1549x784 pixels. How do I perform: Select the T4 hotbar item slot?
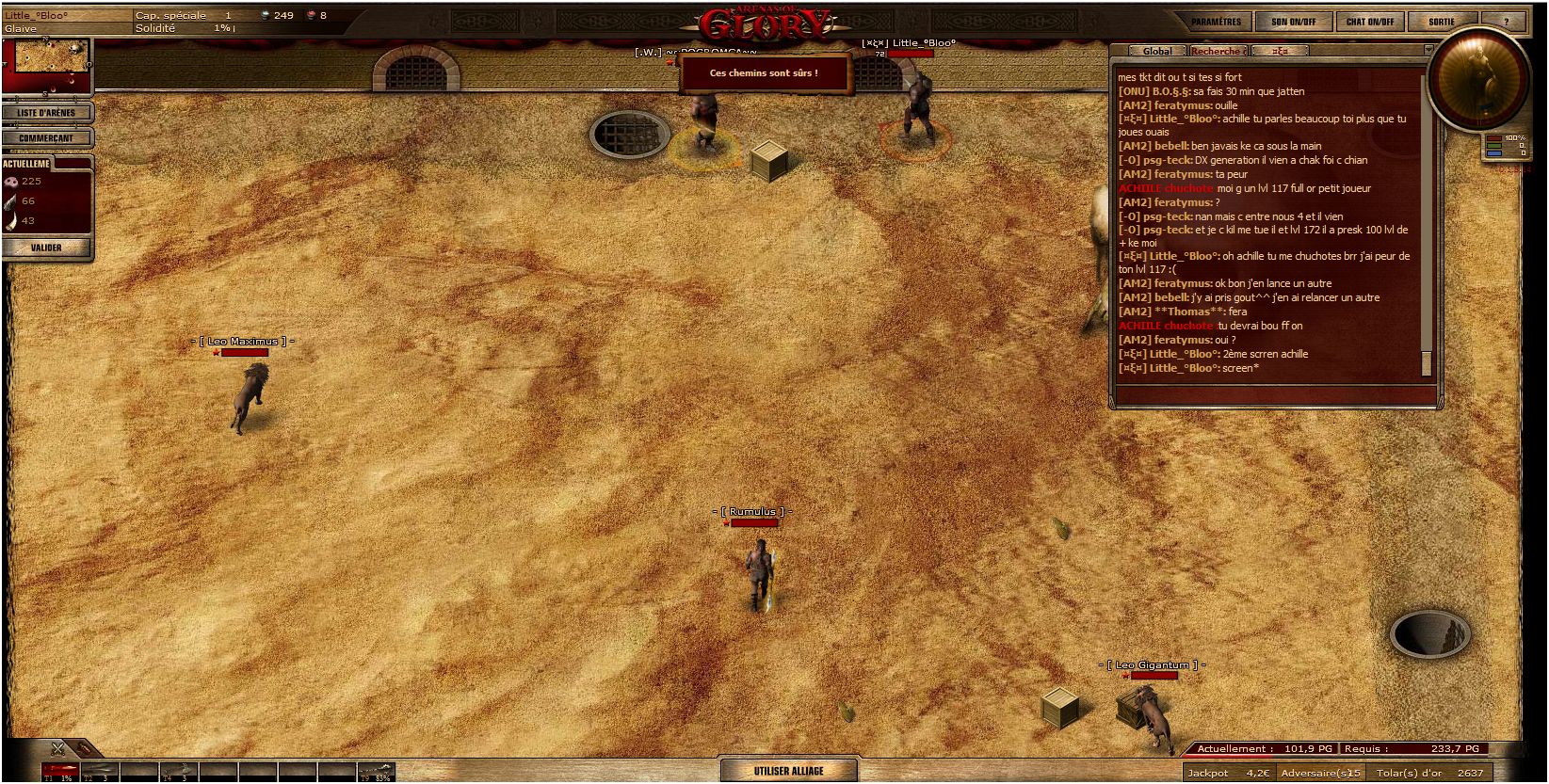[x=179, y=772]
